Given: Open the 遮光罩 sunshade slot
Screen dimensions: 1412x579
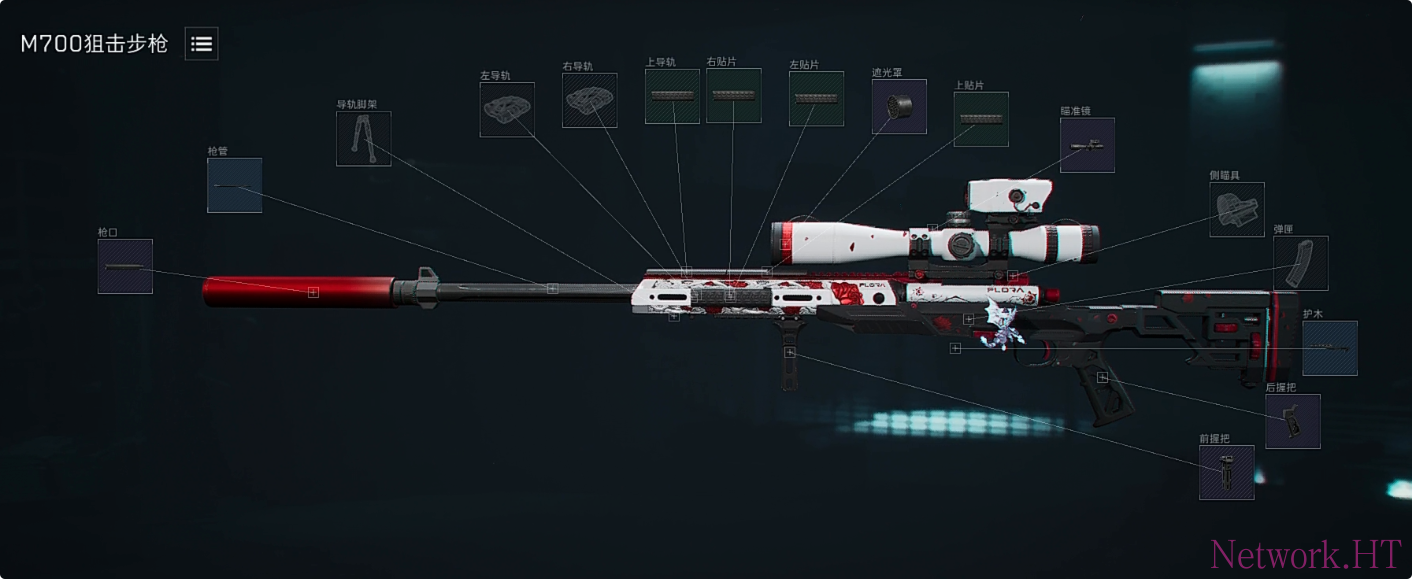Looking at the screenshot, I should pyautogui.click(x=899, y=106).
